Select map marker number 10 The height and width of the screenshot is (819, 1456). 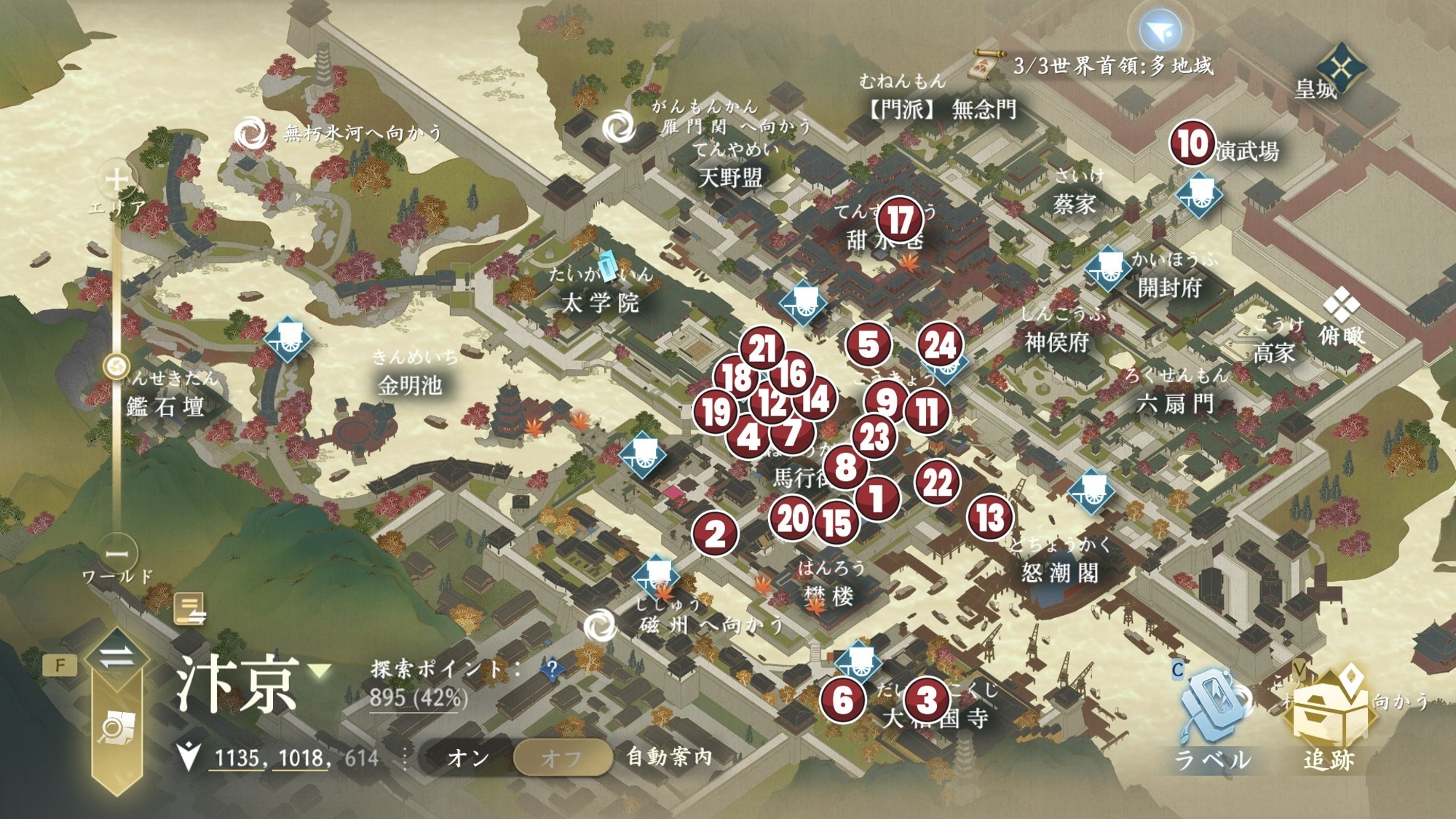coord(1192,143)
